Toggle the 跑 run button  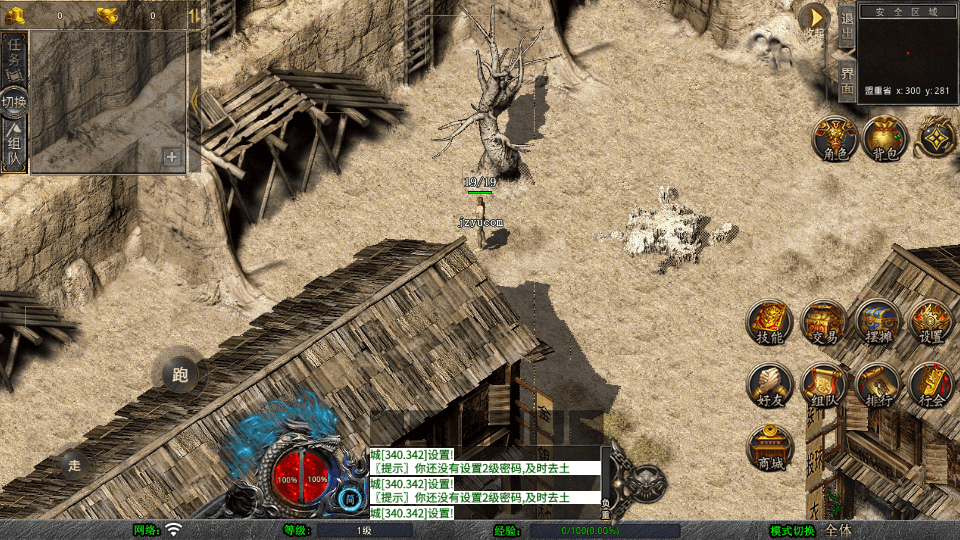click(180, 375)
